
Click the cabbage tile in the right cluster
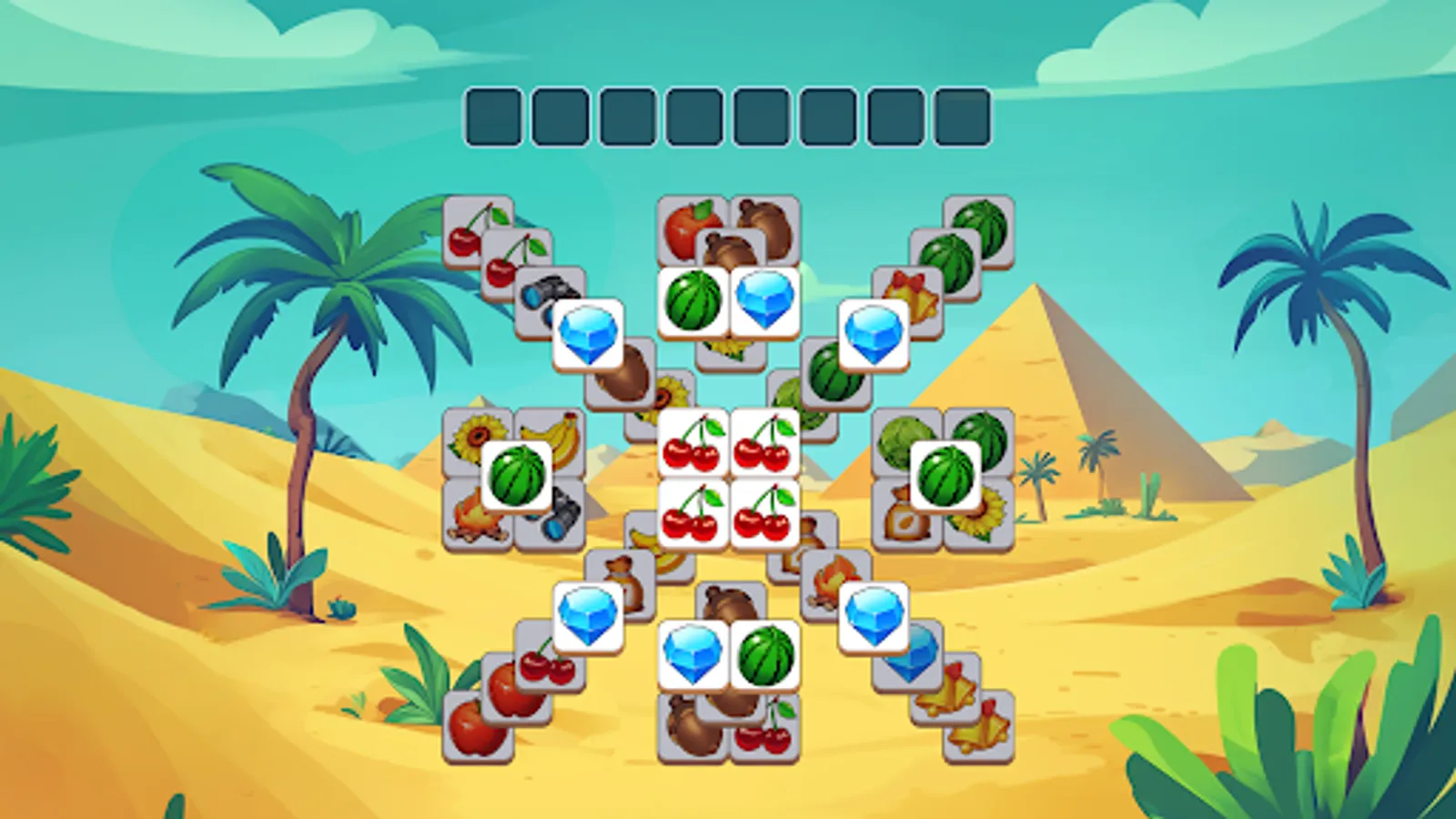coord(899,440)
